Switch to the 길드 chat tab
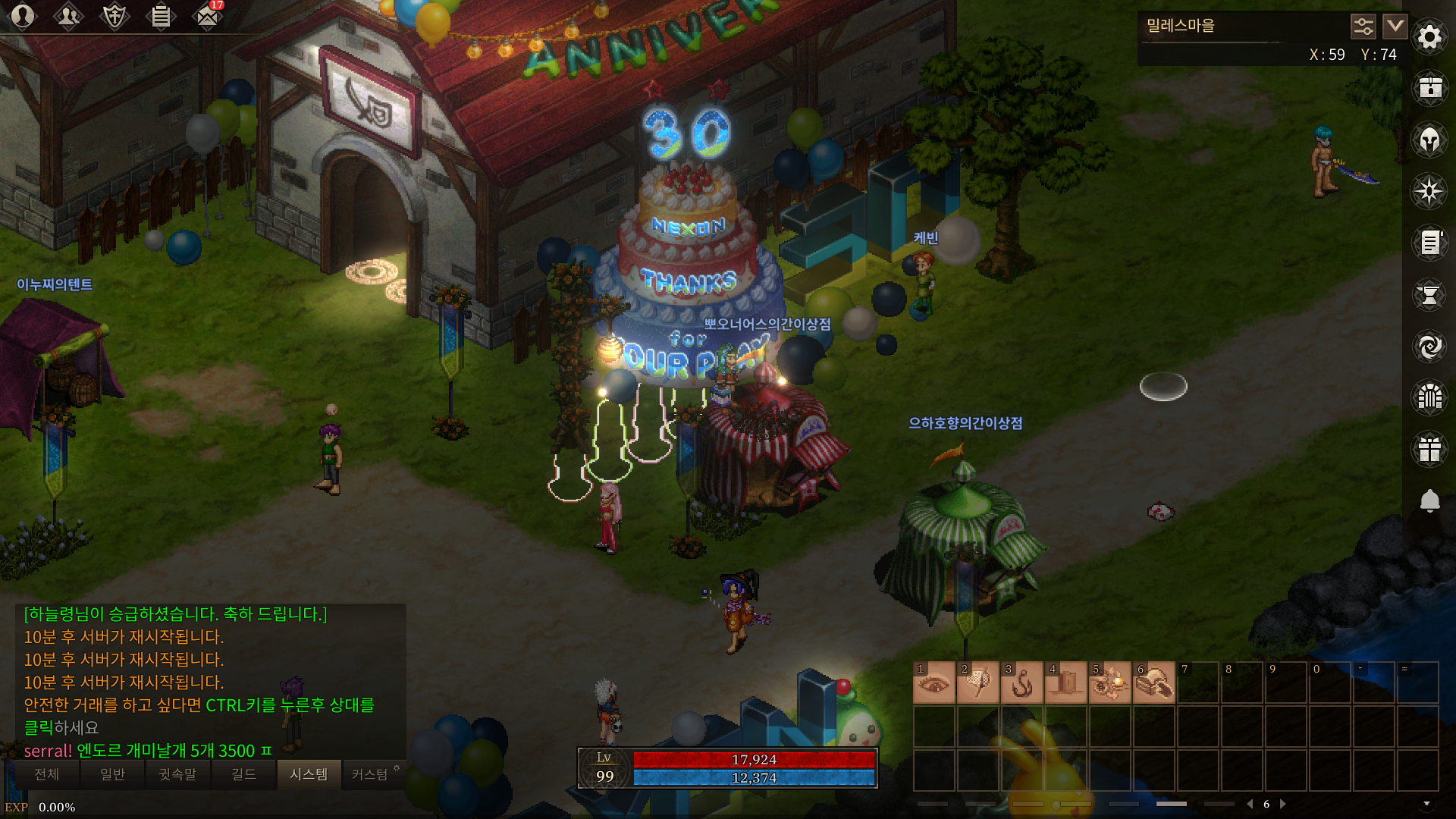 [x=243, y=774]
